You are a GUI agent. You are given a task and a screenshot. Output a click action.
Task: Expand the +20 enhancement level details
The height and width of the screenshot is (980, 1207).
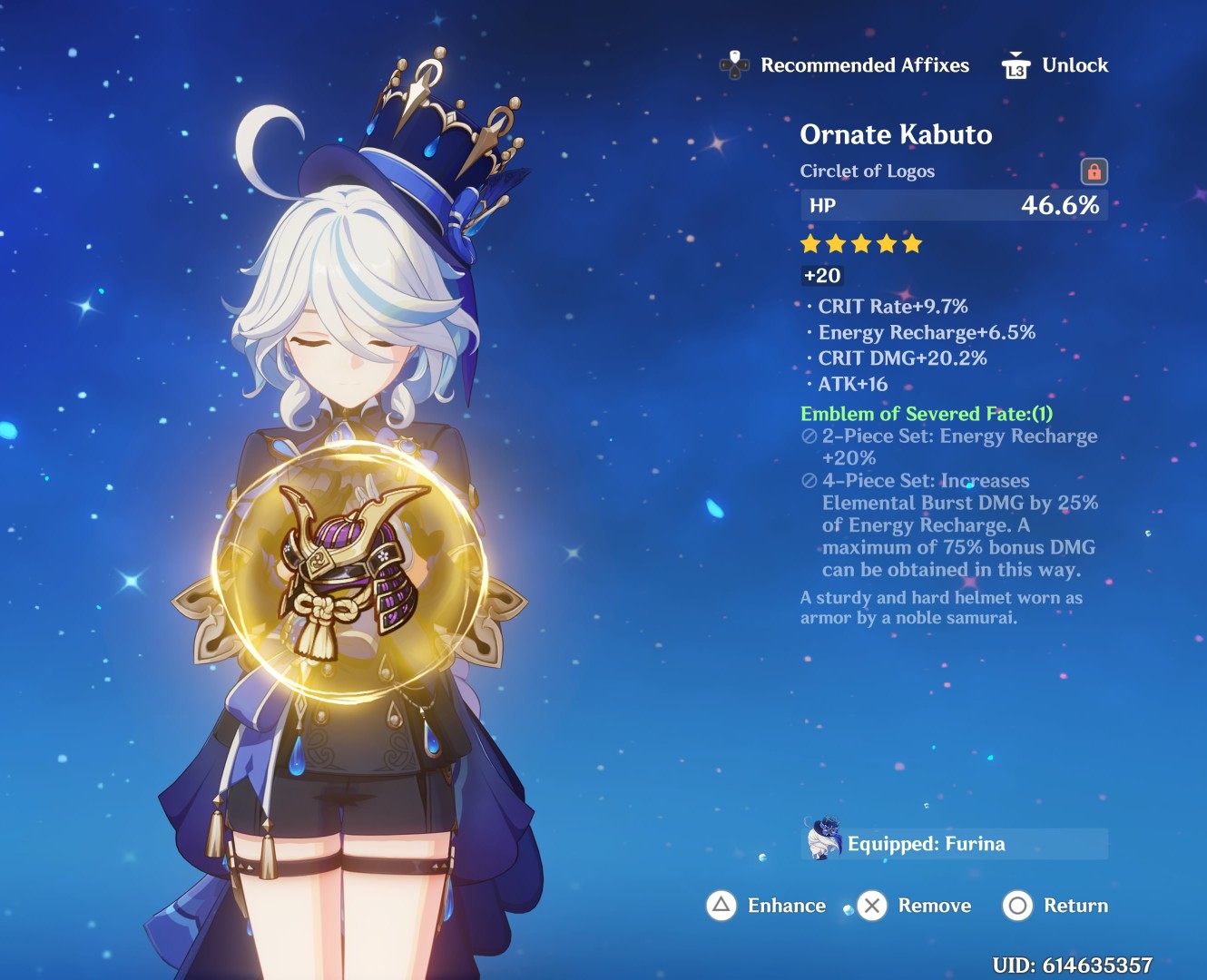click(822, 275)
